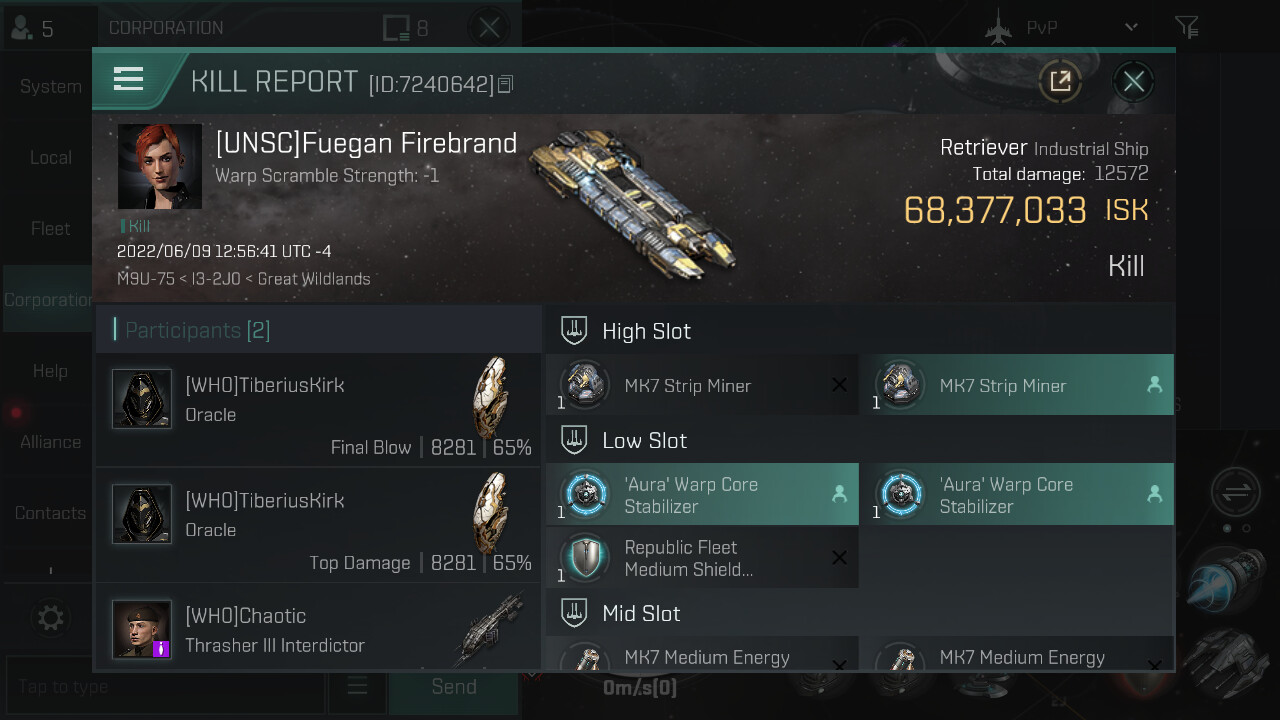This screenshot has height=720, width=1280.
Task: Select the destroyed MK7 Strip Miner
Action: 702,386
